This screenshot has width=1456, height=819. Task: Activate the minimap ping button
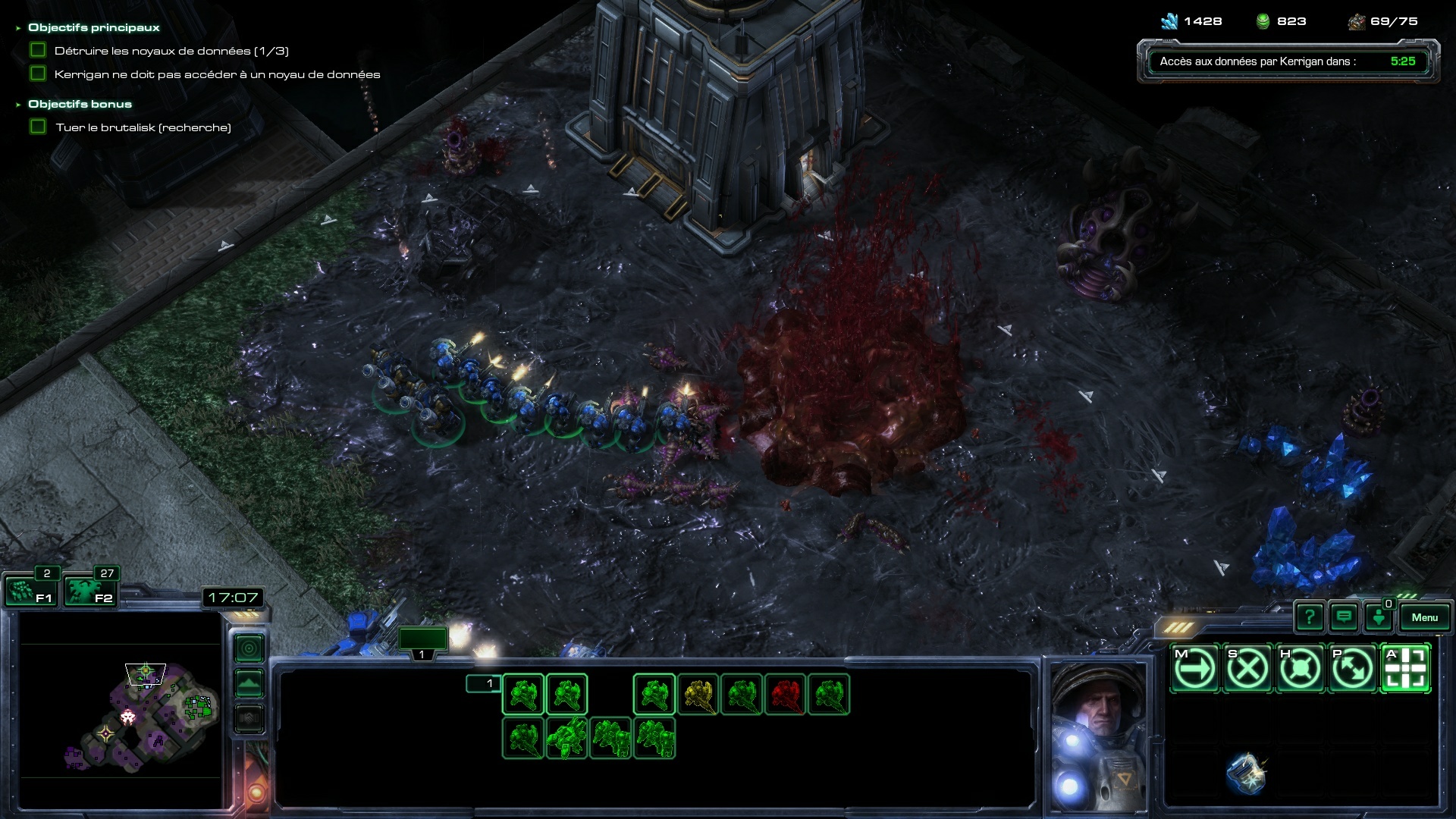[x=249, y=648]
